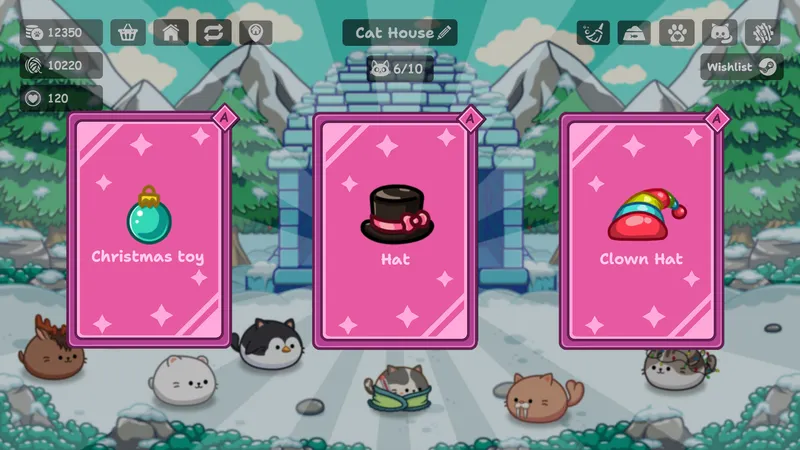Go to the home house icon
Image resolution: width=800 pixels, height=450 pixels.
pos(171,32)
